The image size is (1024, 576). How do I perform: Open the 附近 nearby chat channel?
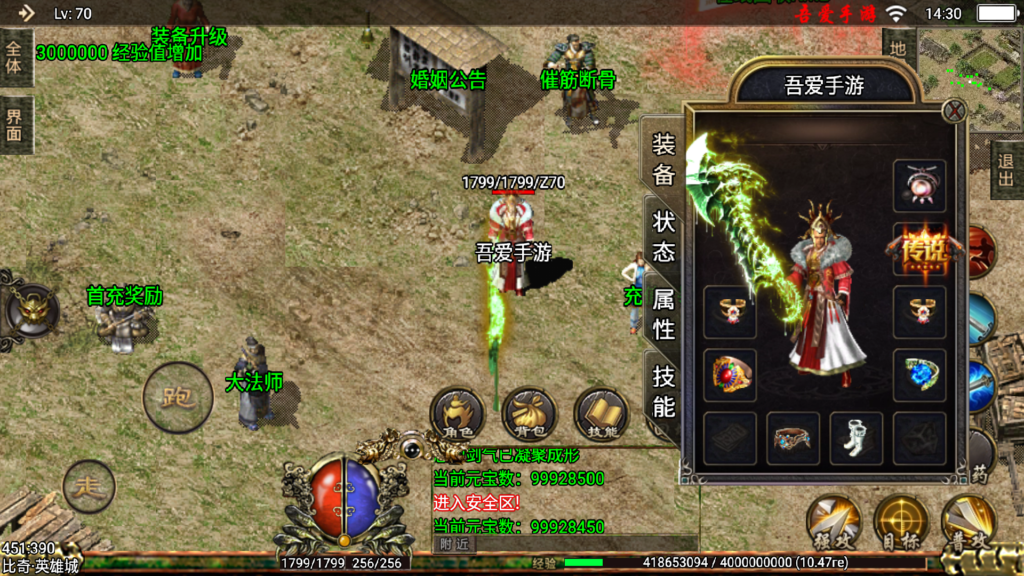click(x=456, y=544)
